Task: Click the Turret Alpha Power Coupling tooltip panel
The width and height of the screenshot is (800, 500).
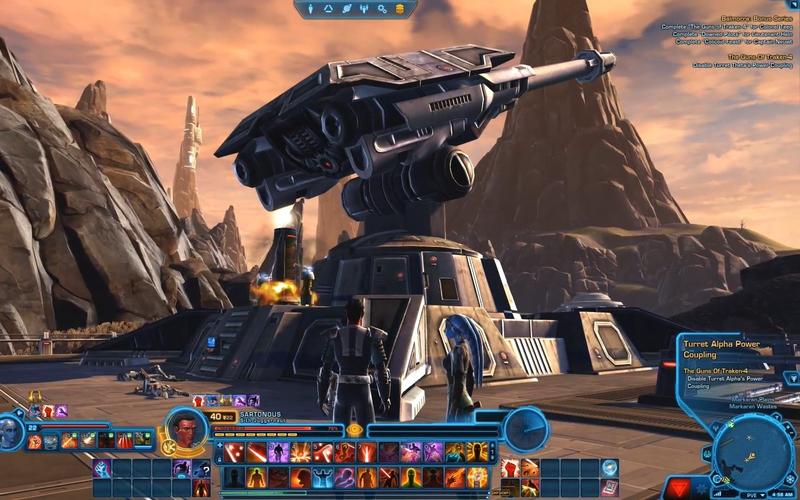Action: point(733,360)
